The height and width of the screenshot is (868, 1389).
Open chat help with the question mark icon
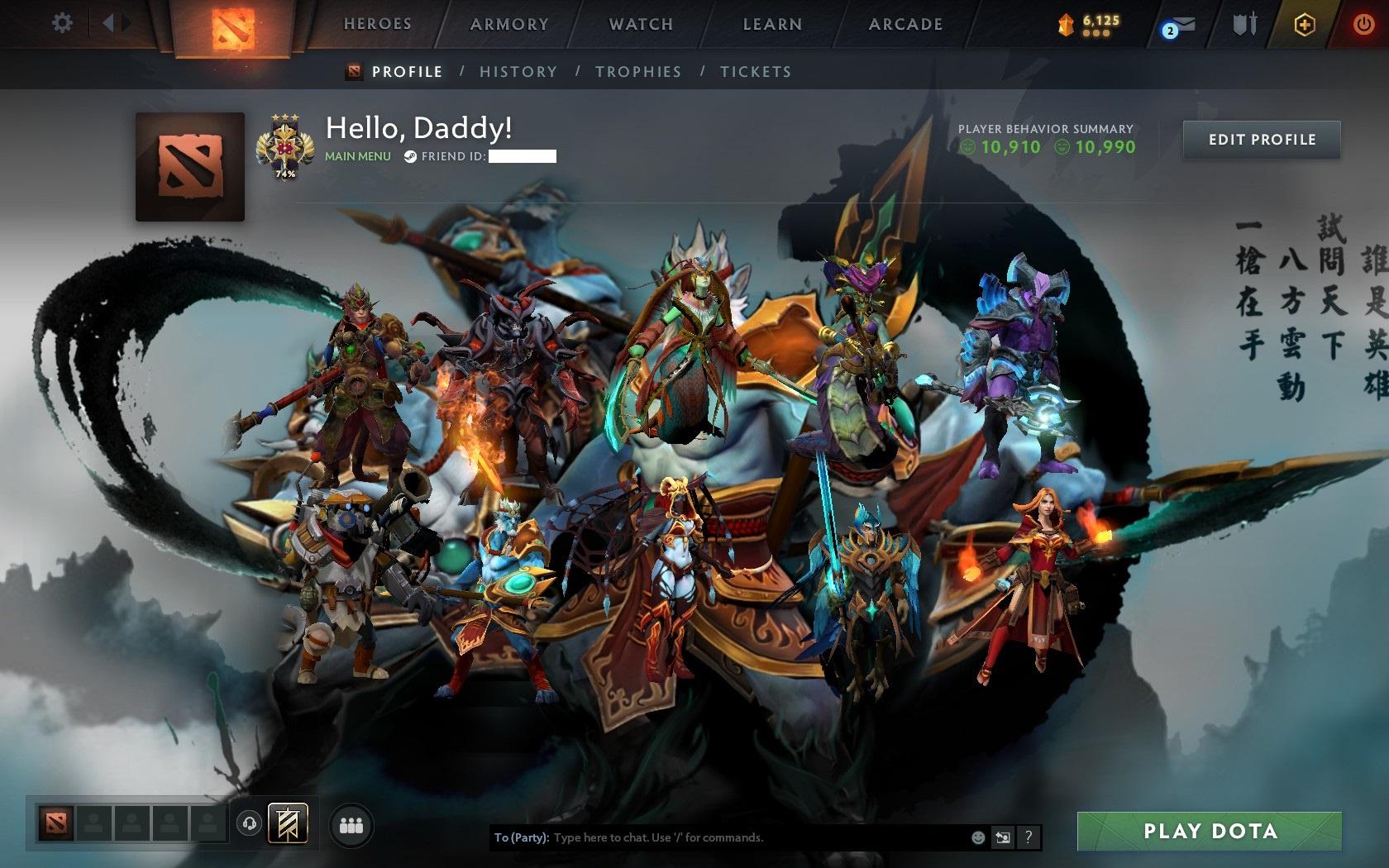pyautogui.click(x=1029, y=837)
